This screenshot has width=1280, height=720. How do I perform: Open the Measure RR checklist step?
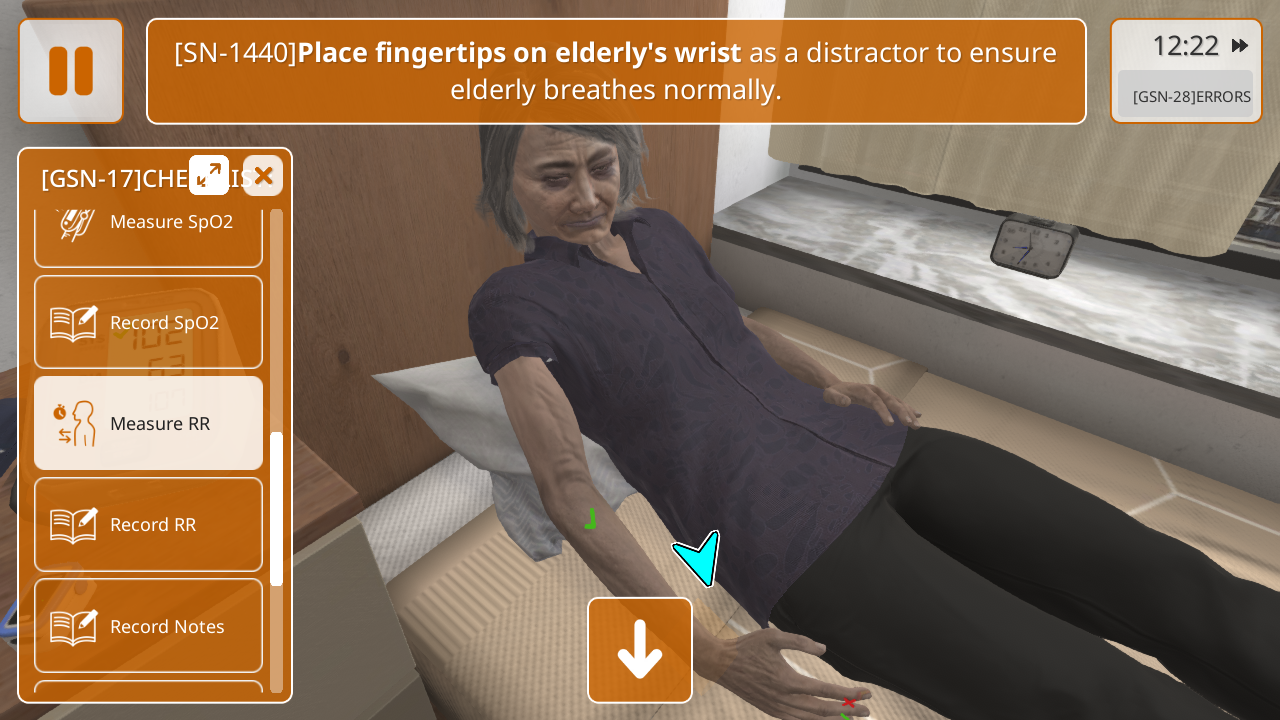148,423
